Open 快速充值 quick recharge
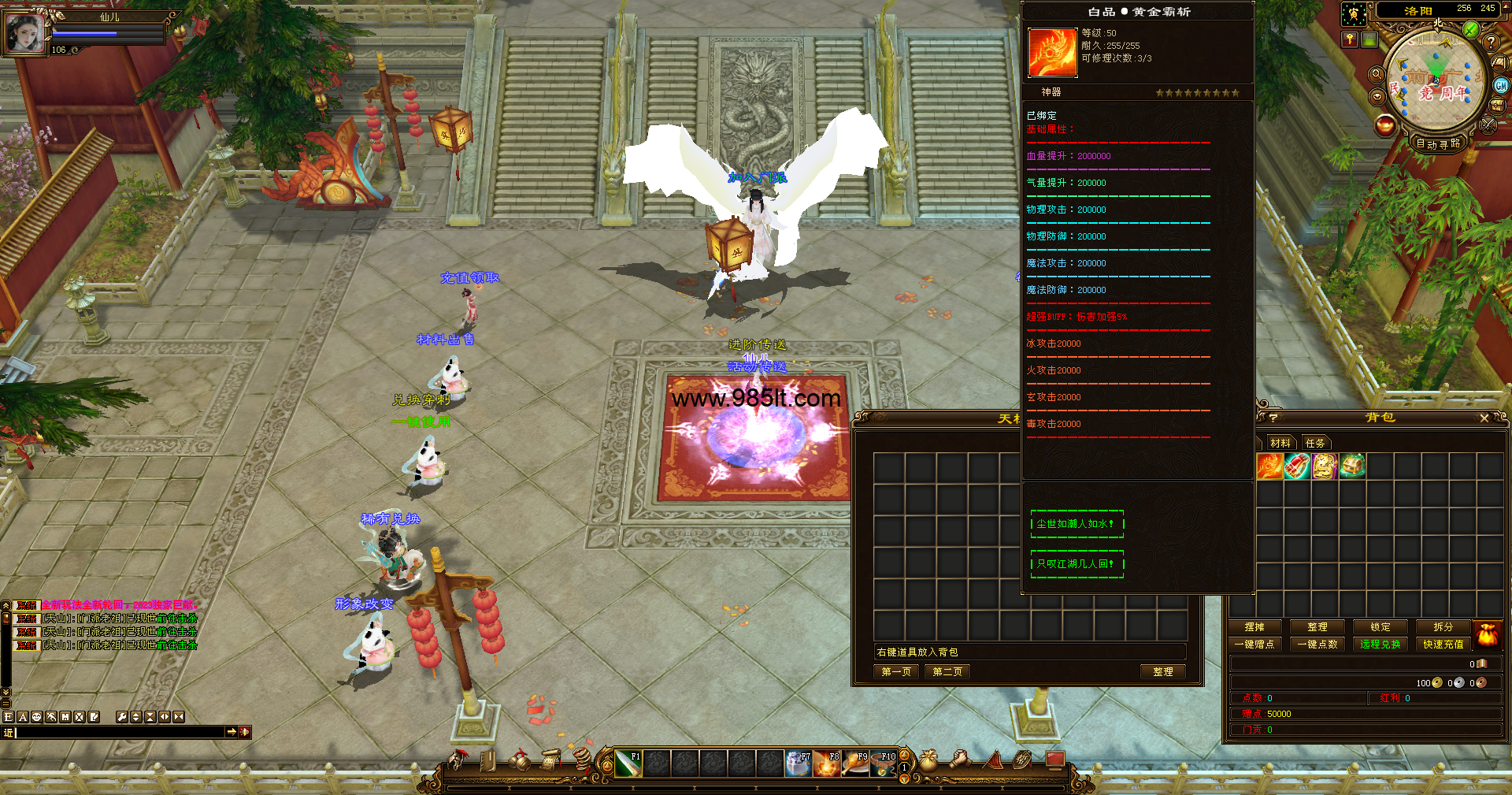The height and width of the screenshot is (795, 1512). click(1443, 645)
